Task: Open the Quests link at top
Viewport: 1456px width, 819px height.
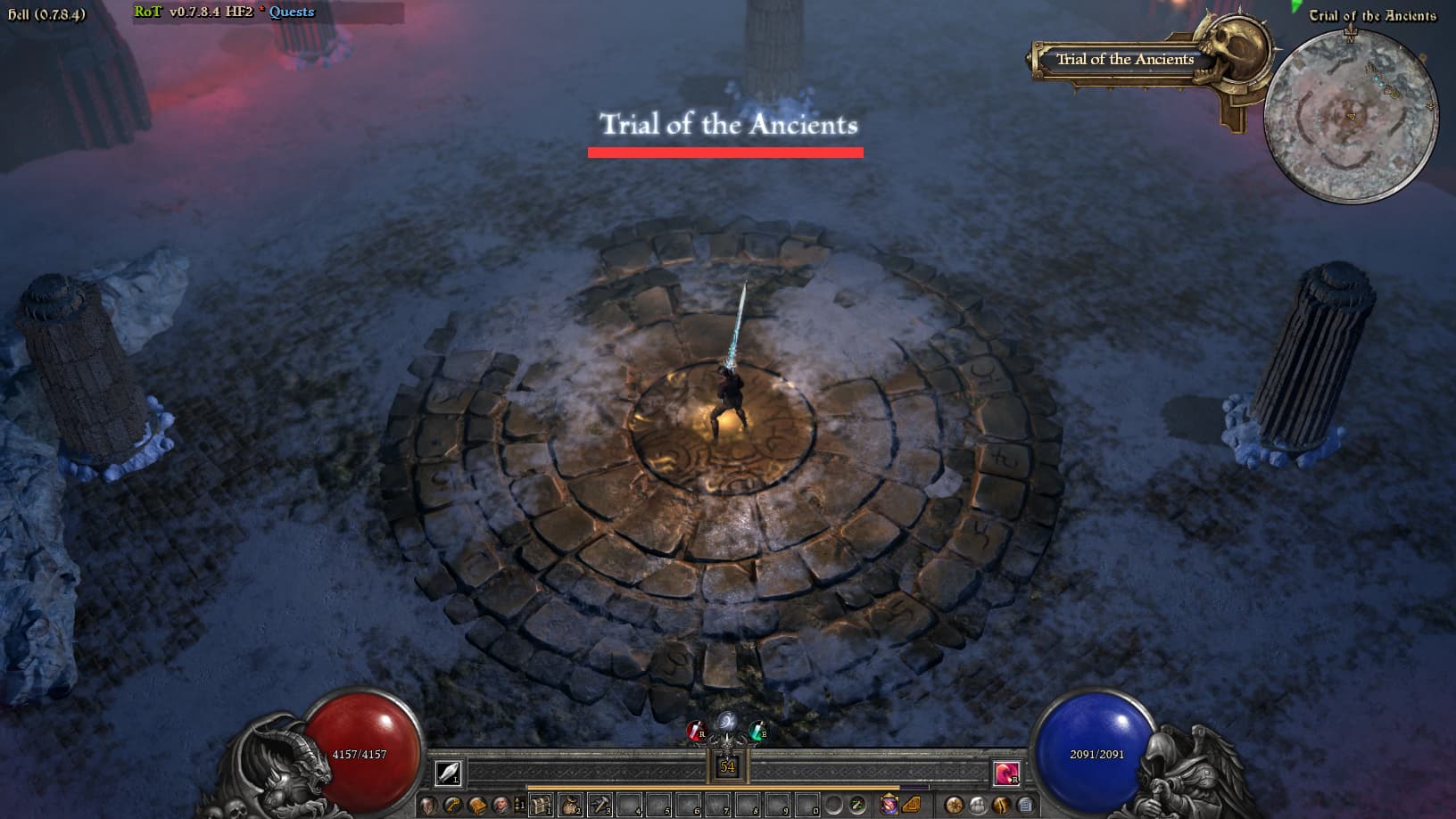Action: [292, 12]
